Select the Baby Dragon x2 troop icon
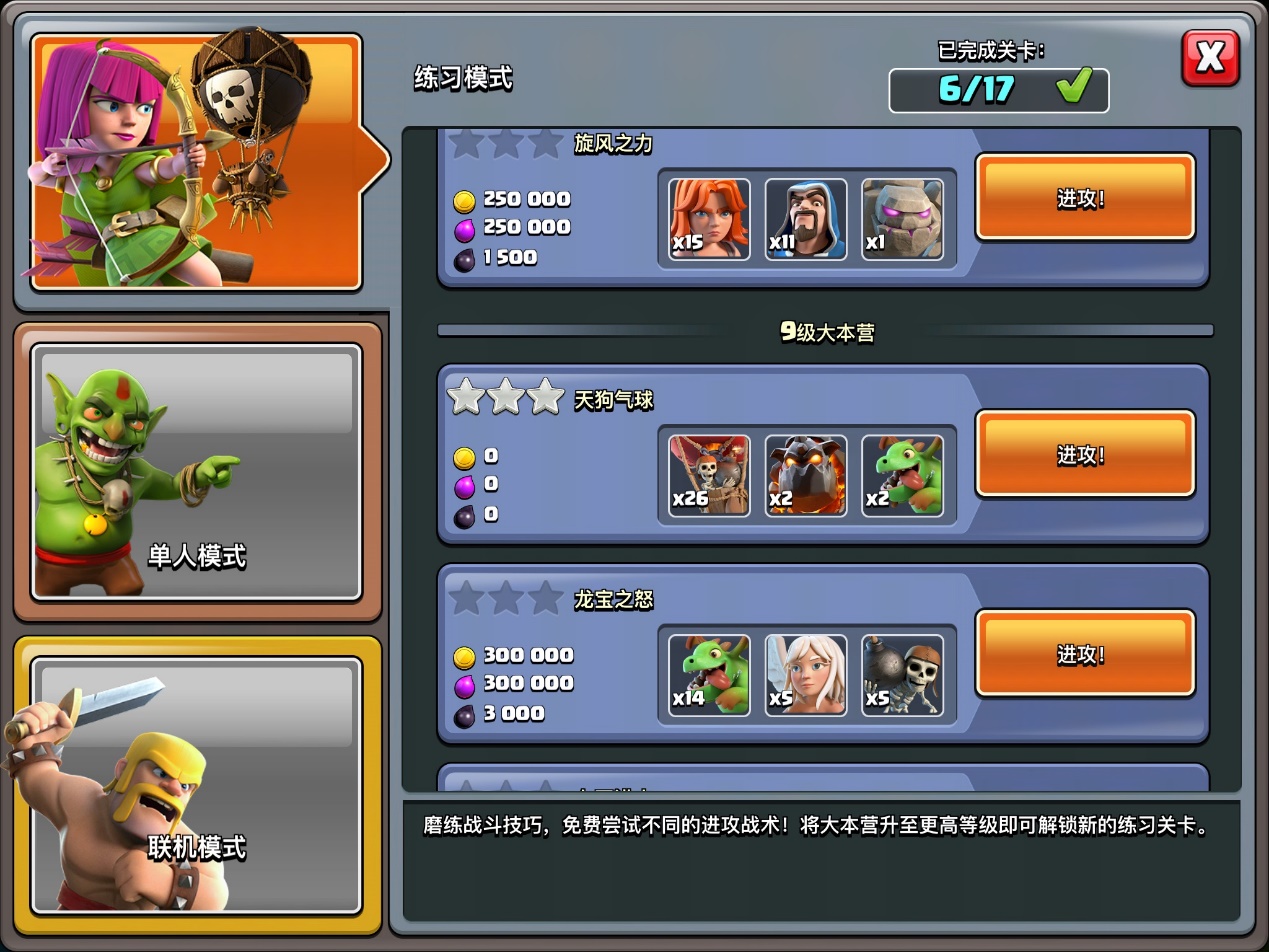This screenshot has width=1269, height=952. [902, 475]
